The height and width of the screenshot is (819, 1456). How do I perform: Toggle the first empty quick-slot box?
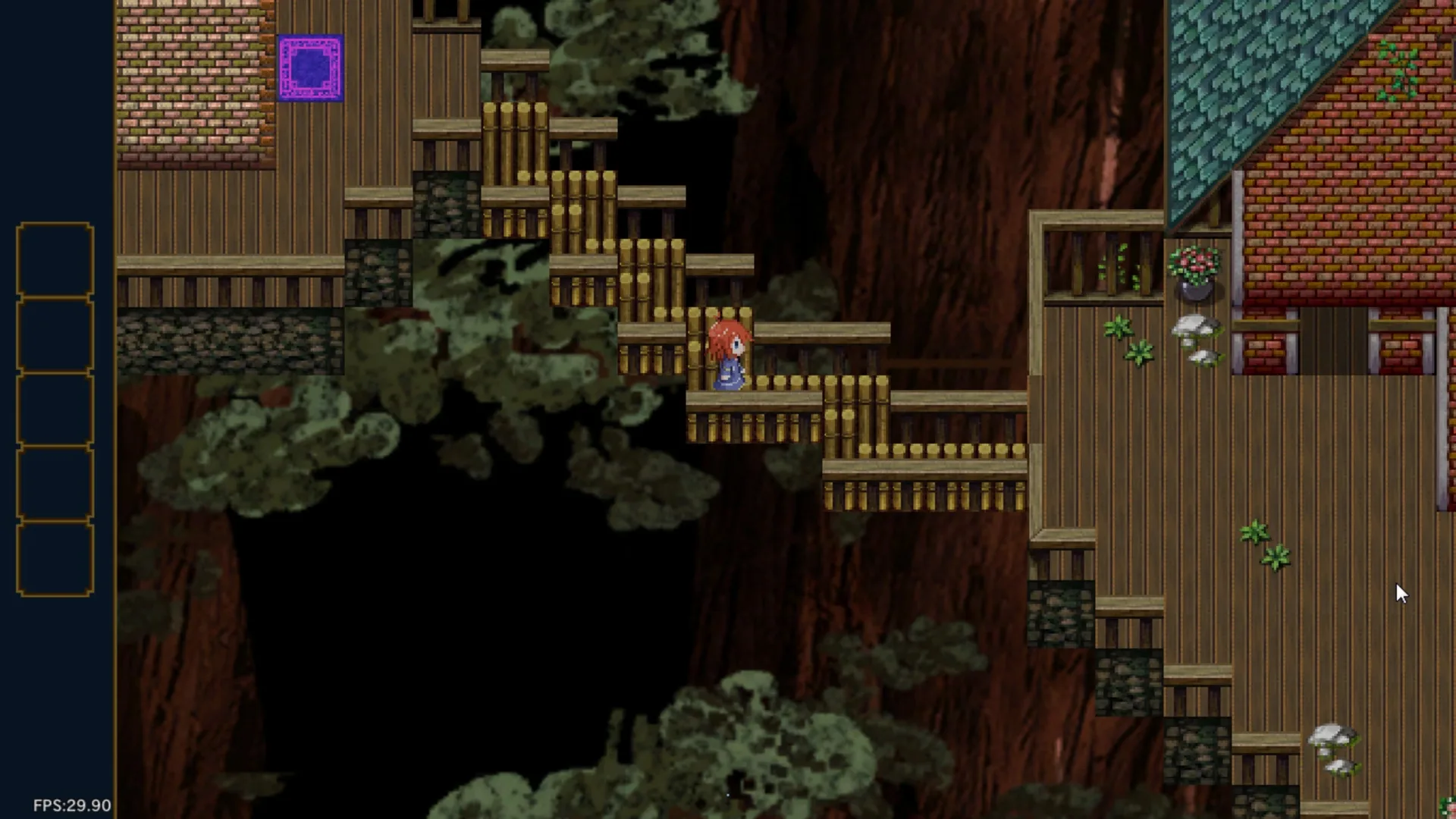click(x=53, y=258)
